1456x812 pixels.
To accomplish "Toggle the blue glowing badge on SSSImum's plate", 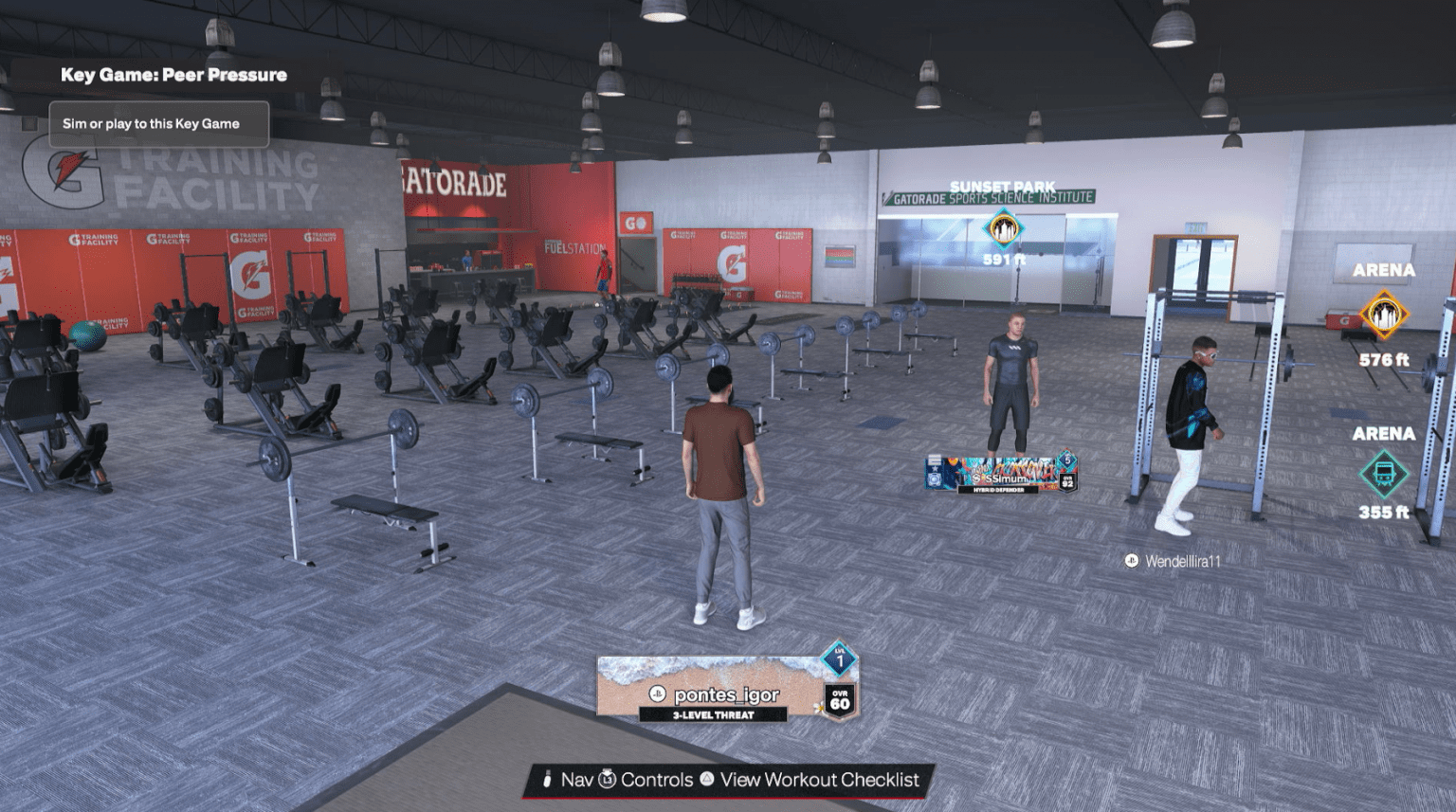I will [x=935, y=478].
